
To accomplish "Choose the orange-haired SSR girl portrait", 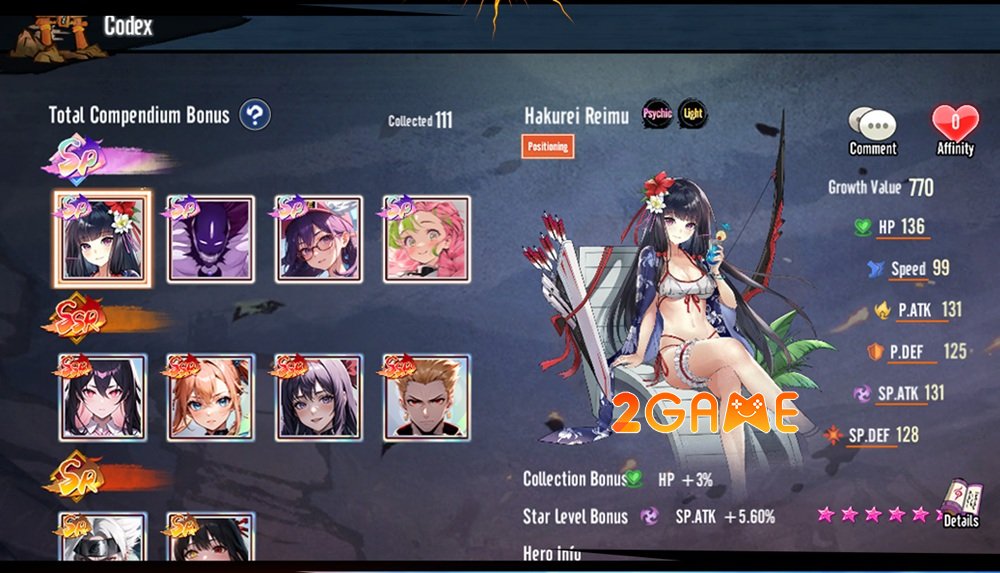I will click(x=210, y=397).
